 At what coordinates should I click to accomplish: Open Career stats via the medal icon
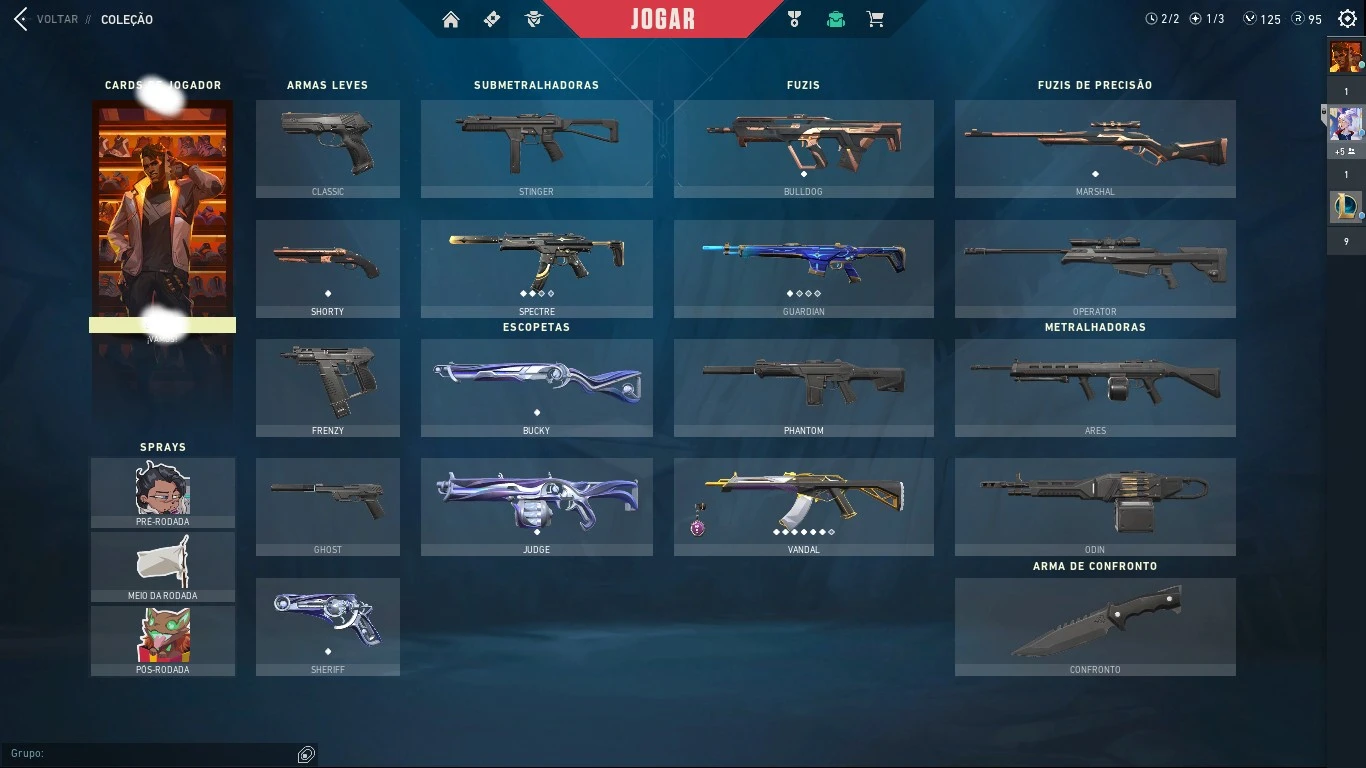(793, 18)
